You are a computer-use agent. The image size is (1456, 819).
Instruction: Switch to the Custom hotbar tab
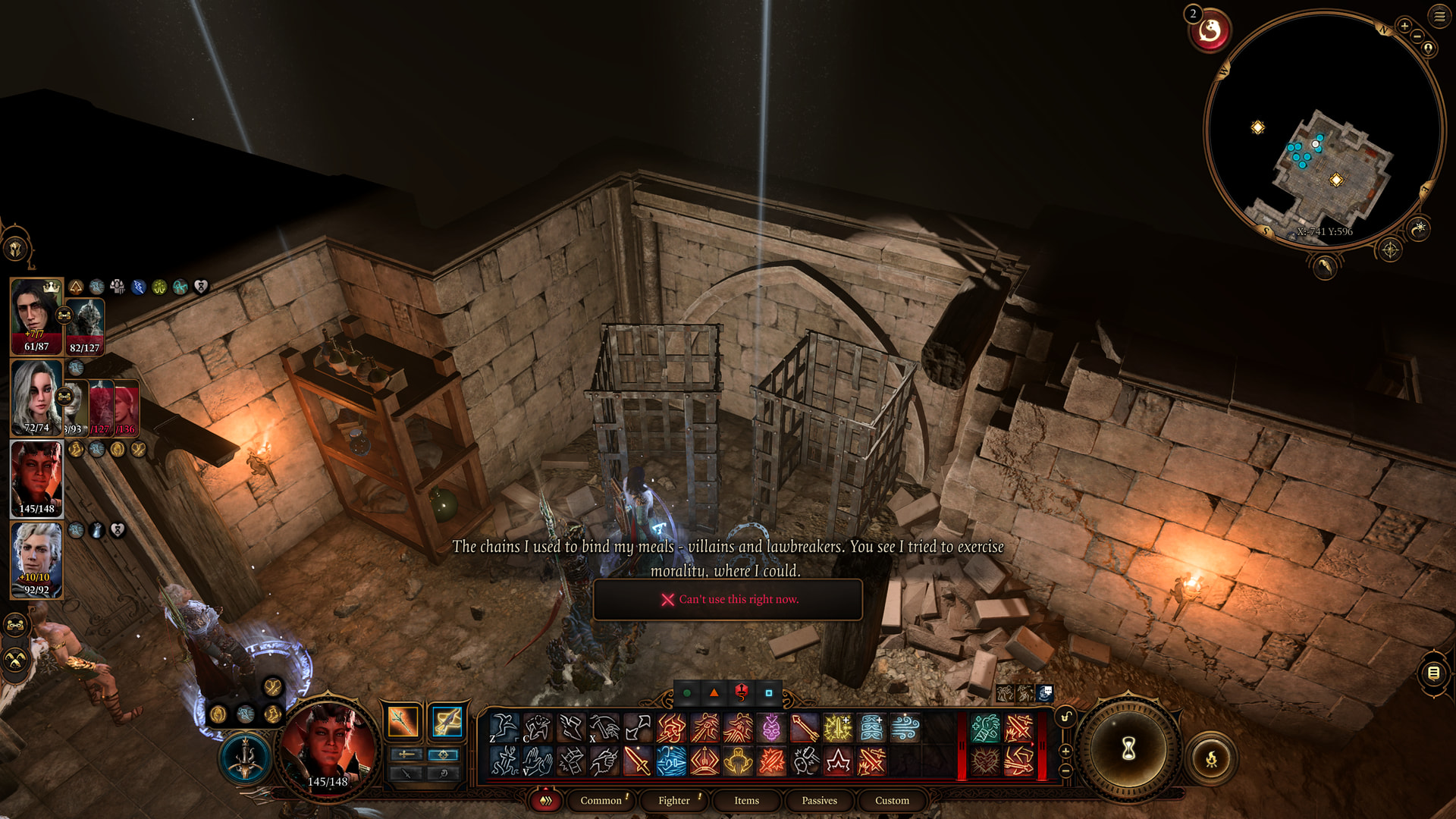892,800
